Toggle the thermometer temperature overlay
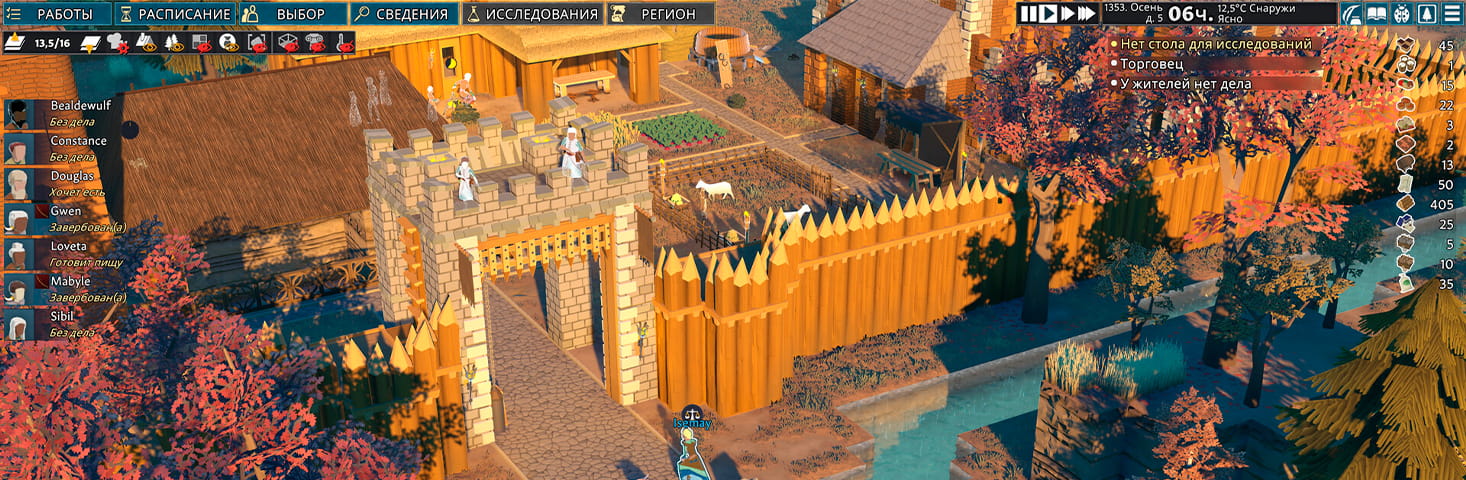The height and width of the screenshot is (480, 1466). [343, 43]
